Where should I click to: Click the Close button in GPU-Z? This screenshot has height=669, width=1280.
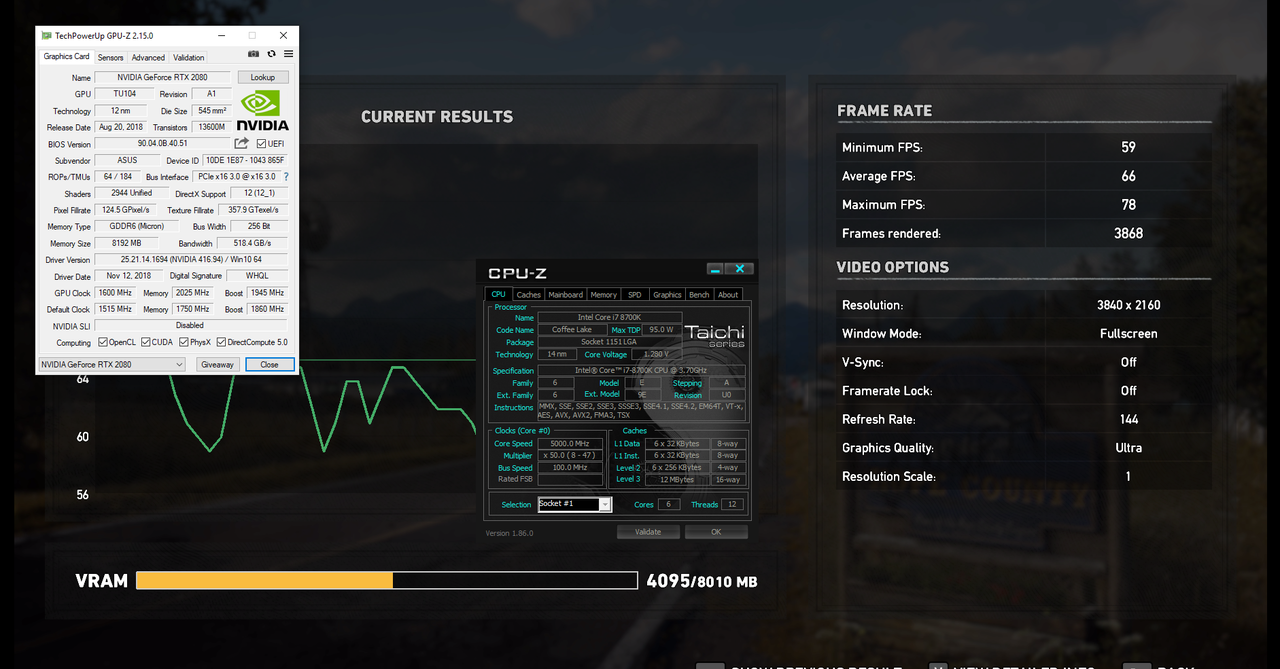tap(269, 365)
